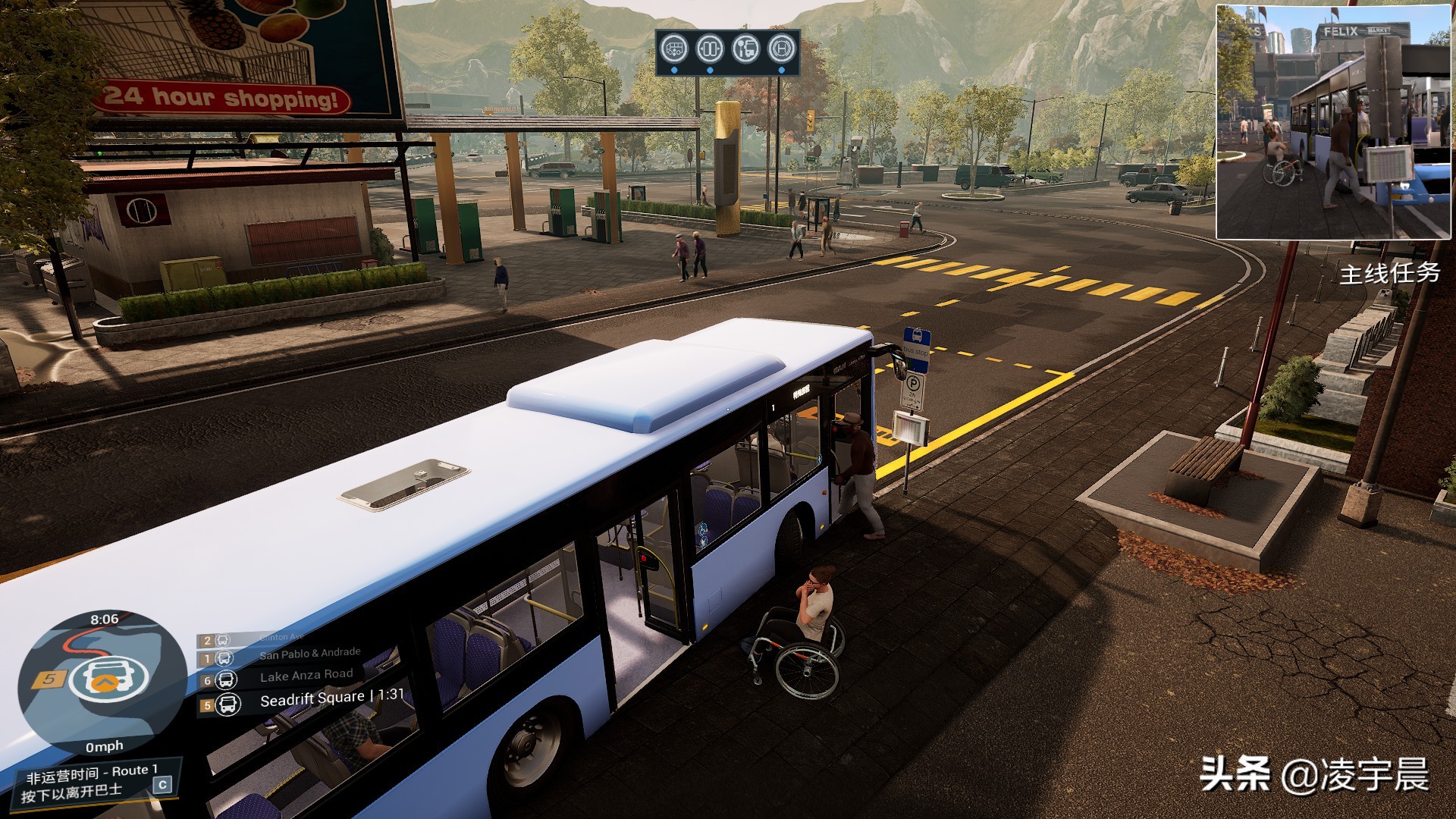Click the bus stop sign status icon
Screen dimensions: 1456x819
click(x=745, y=49)
